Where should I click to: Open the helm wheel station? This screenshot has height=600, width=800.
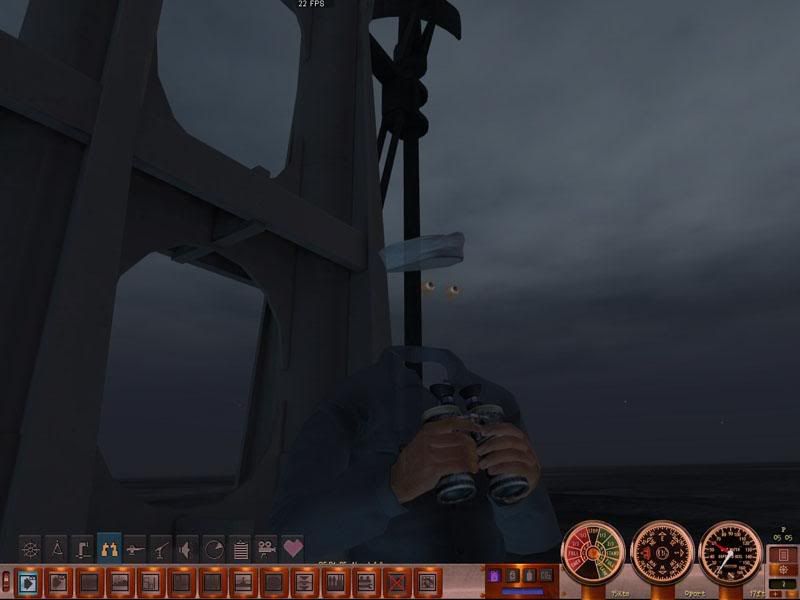point(31,549)
